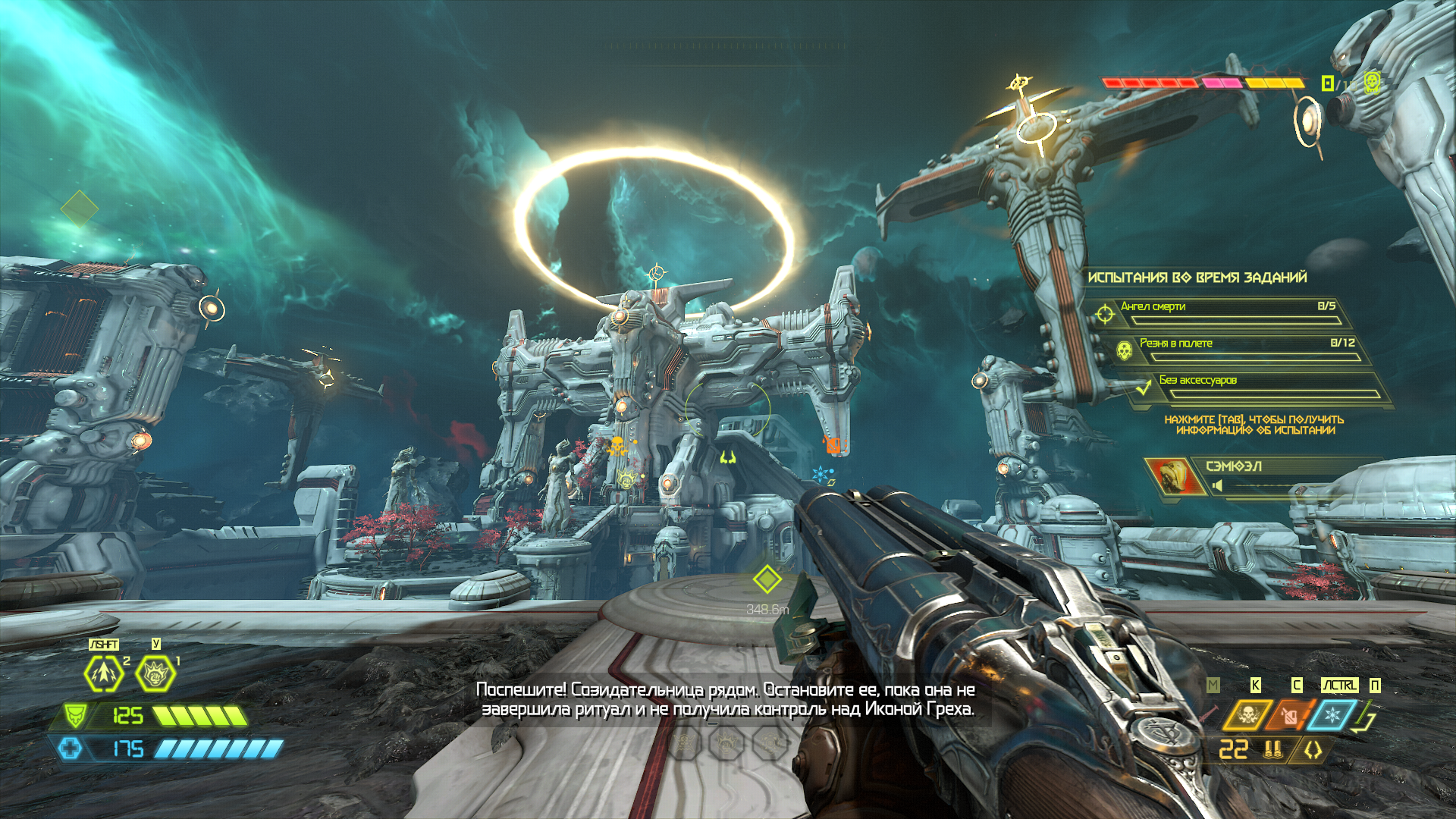Click the blue health cross icon
Viewport: 1456px width, 819px height.
(x=71, y=748)
